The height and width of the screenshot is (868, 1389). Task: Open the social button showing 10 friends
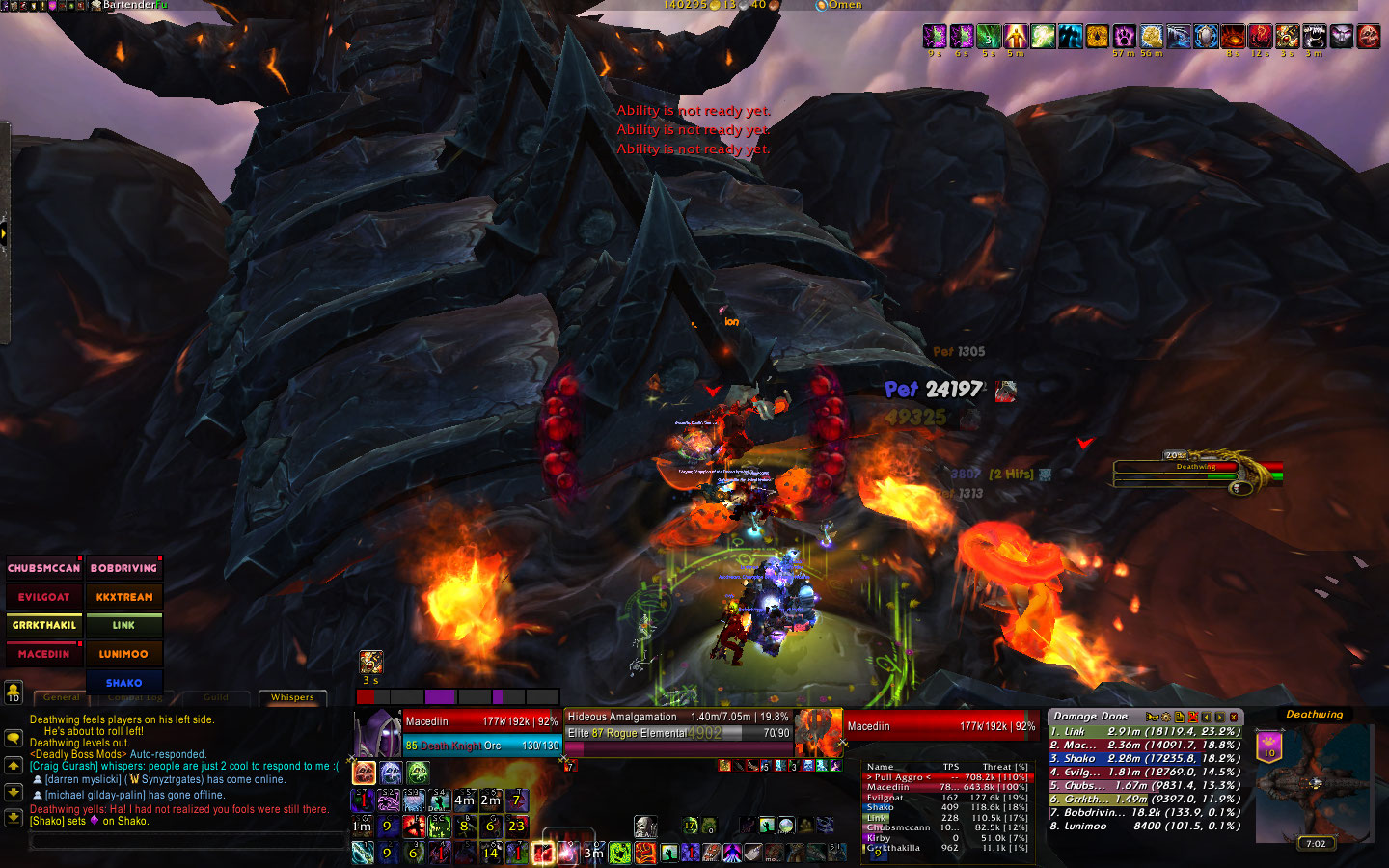pyautogui.click(x=14, y=692)
